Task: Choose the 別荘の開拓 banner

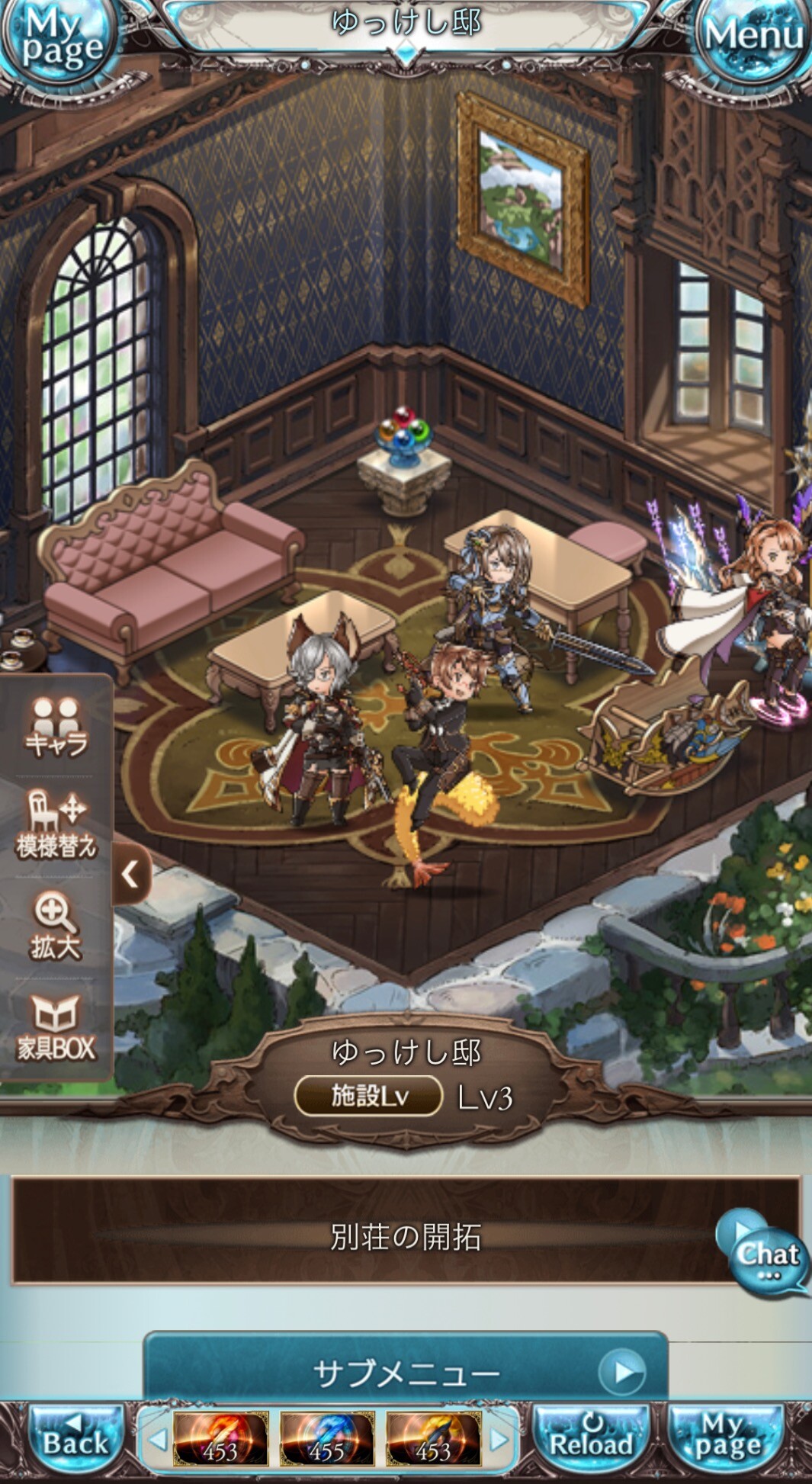Action: [x=404, y=1237]
